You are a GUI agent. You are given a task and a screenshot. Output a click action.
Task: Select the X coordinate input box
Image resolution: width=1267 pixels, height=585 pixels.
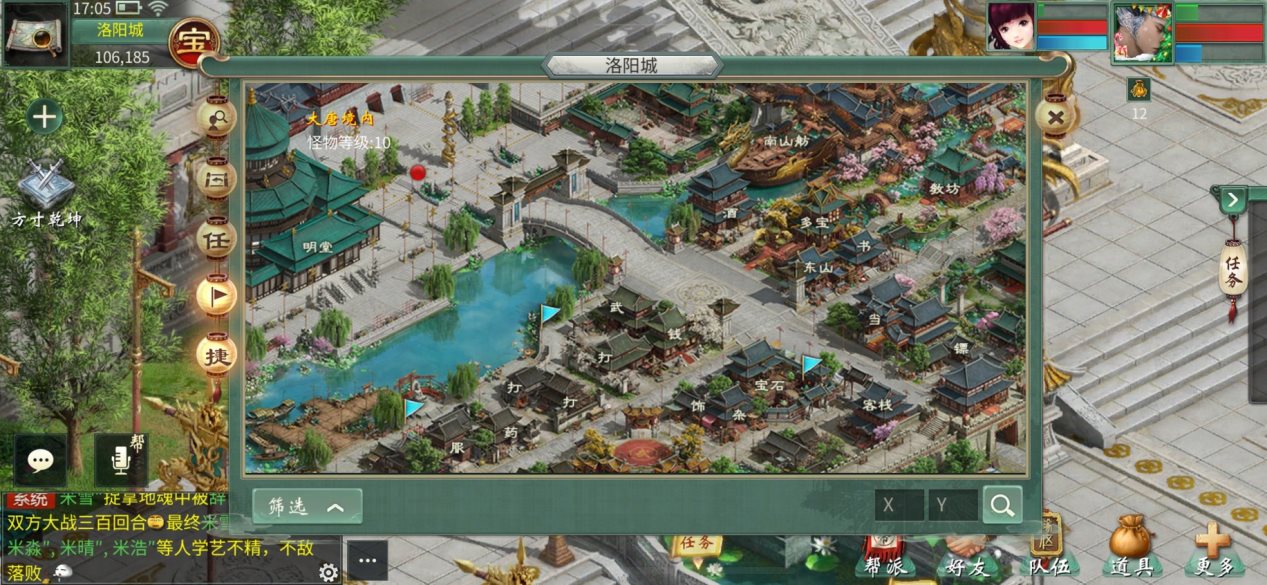[898, 505]
